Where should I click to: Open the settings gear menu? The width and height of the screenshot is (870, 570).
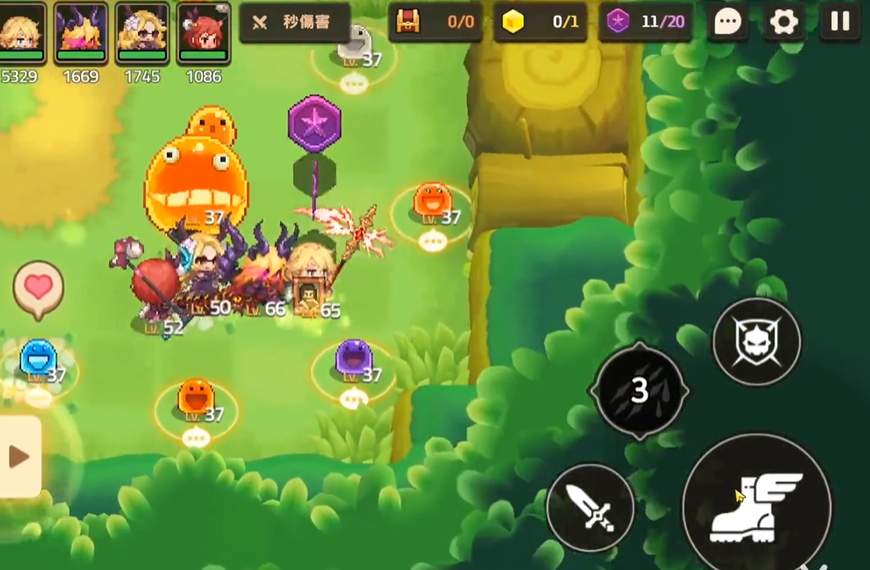[784, 21]
